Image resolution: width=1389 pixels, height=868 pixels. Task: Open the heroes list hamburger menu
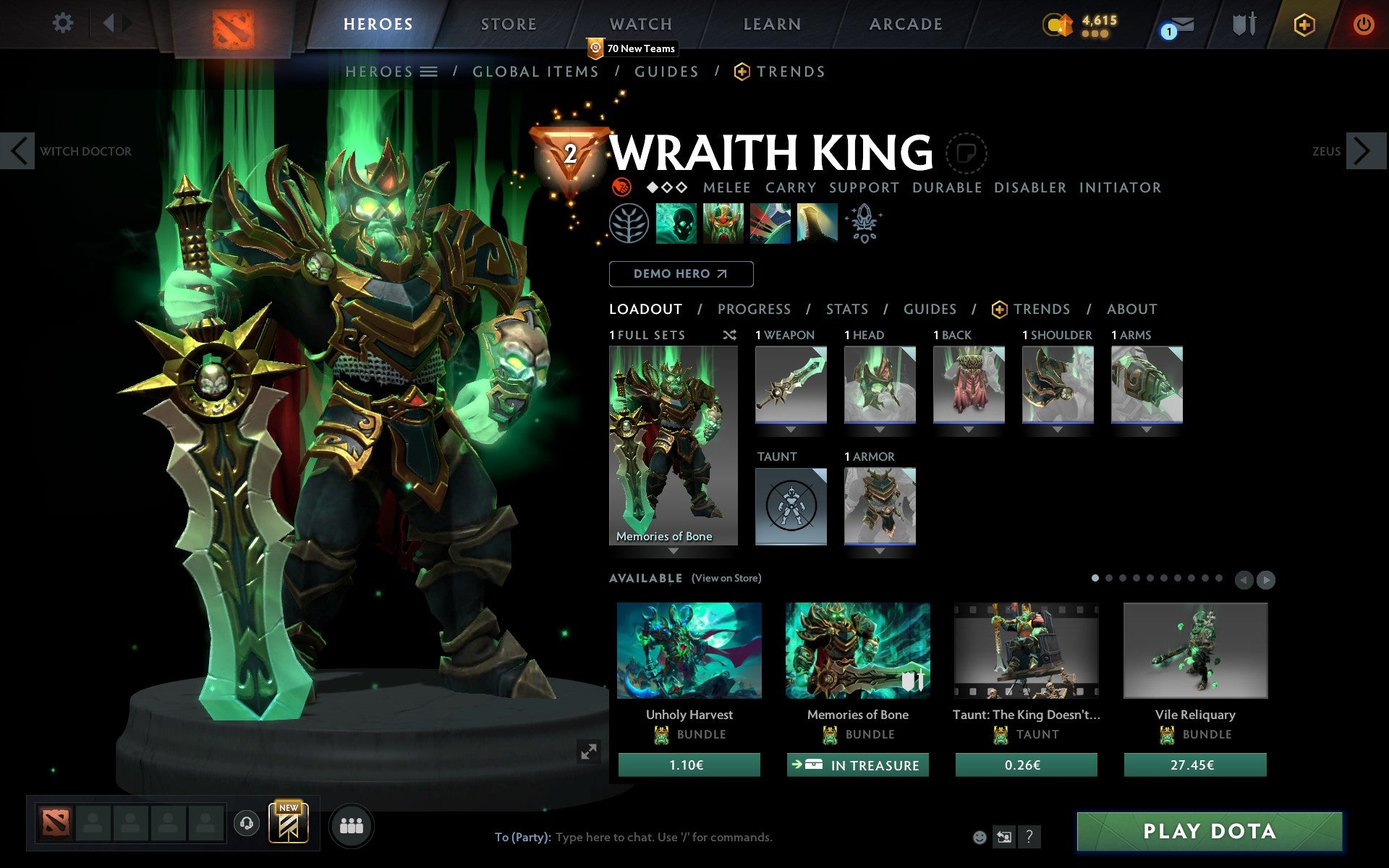[428, 72]
